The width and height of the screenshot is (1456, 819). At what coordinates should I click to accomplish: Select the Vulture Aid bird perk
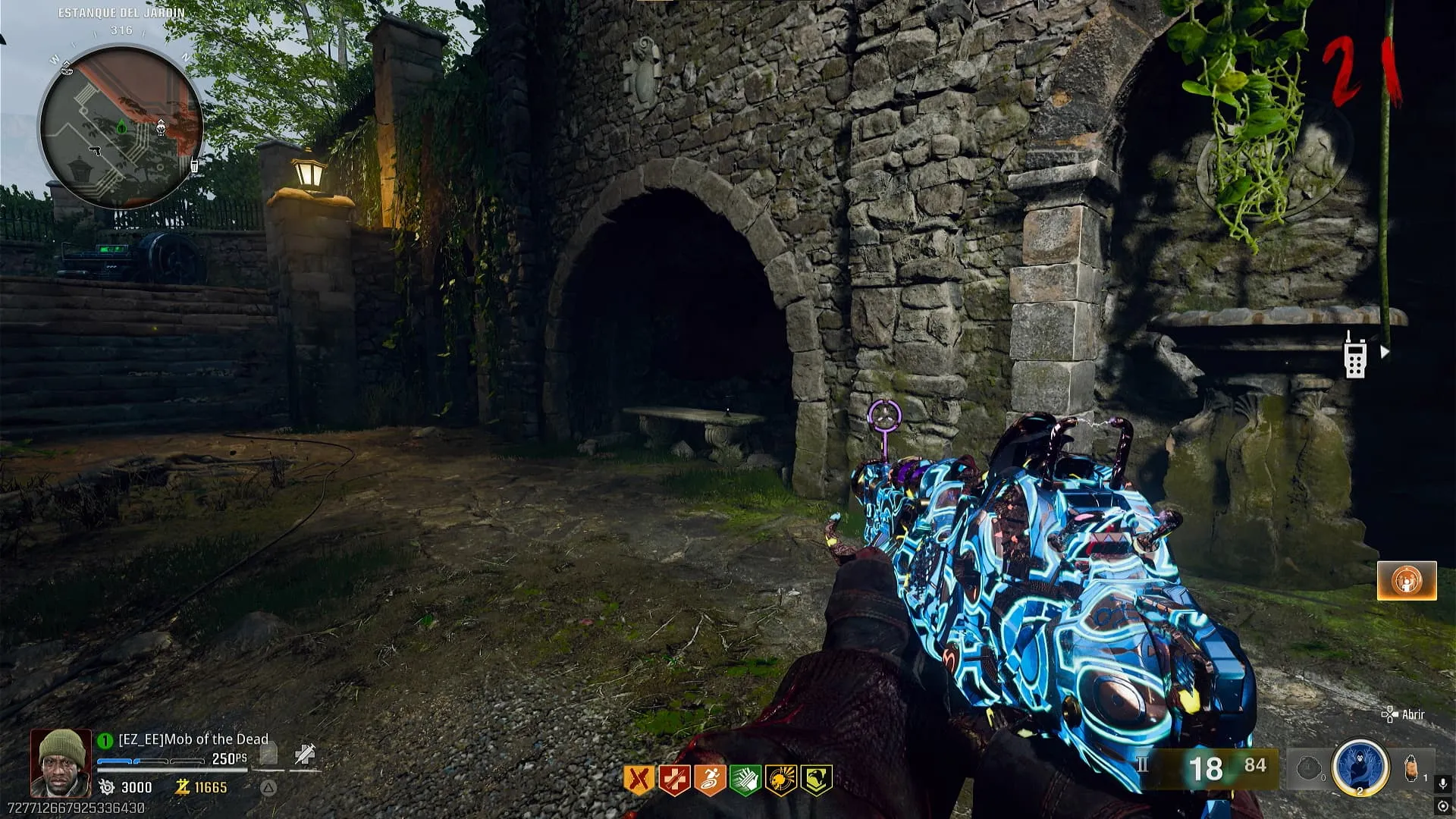pyautogui.click(x=816, y=780)
